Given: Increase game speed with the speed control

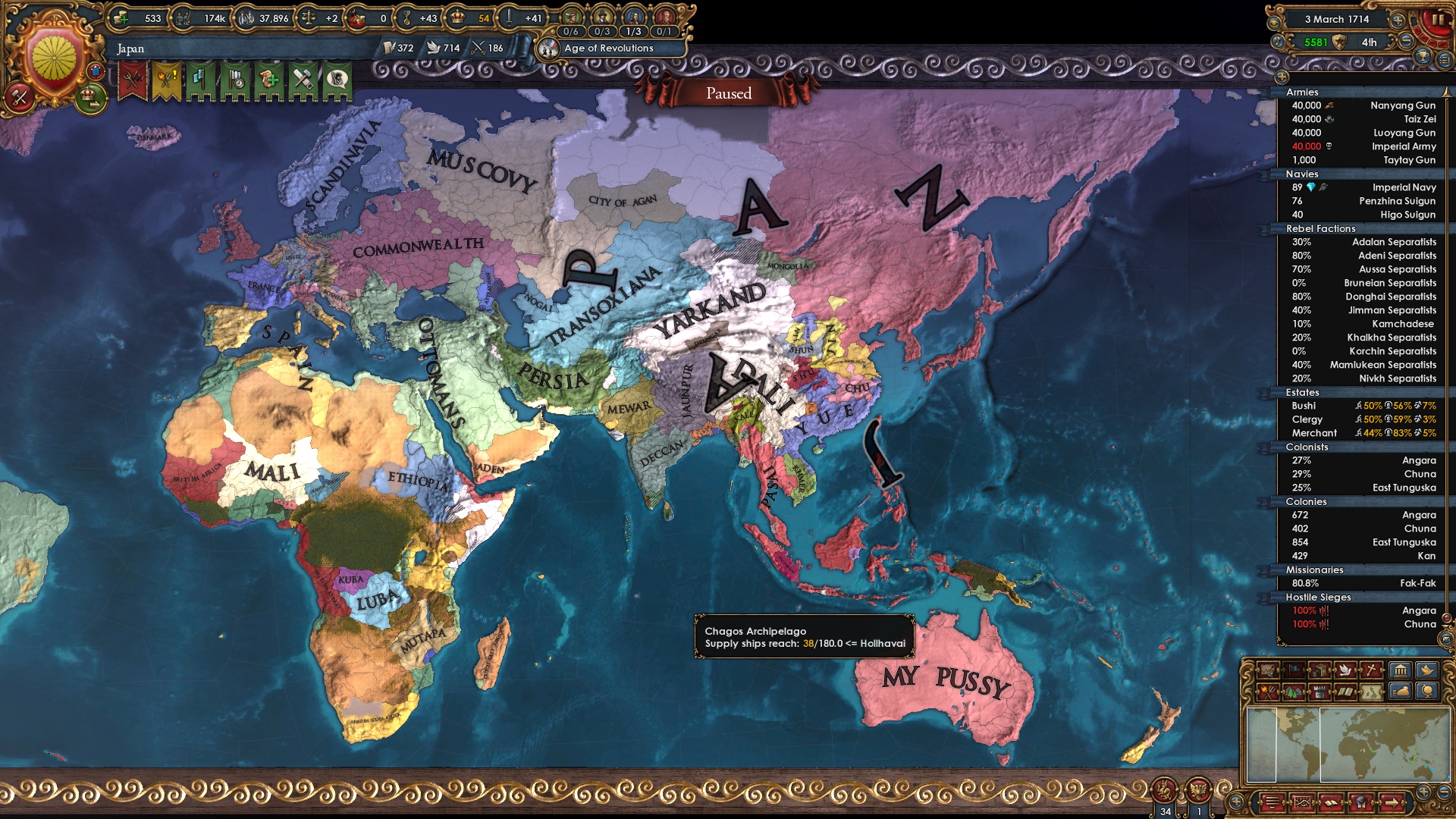Looking at the screenshot, I should [1398, 20].
